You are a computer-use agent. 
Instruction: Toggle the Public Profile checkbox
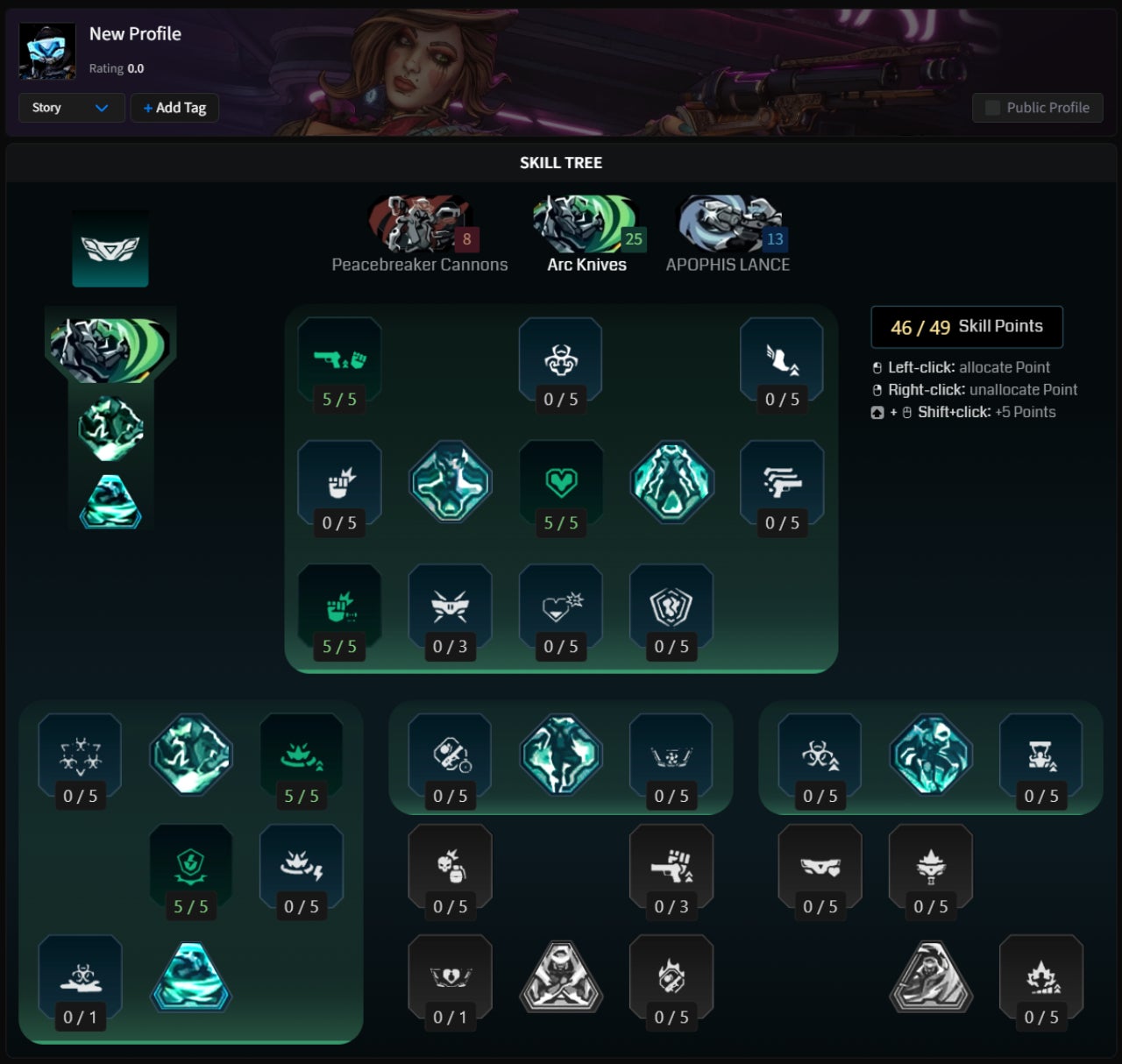992,108
